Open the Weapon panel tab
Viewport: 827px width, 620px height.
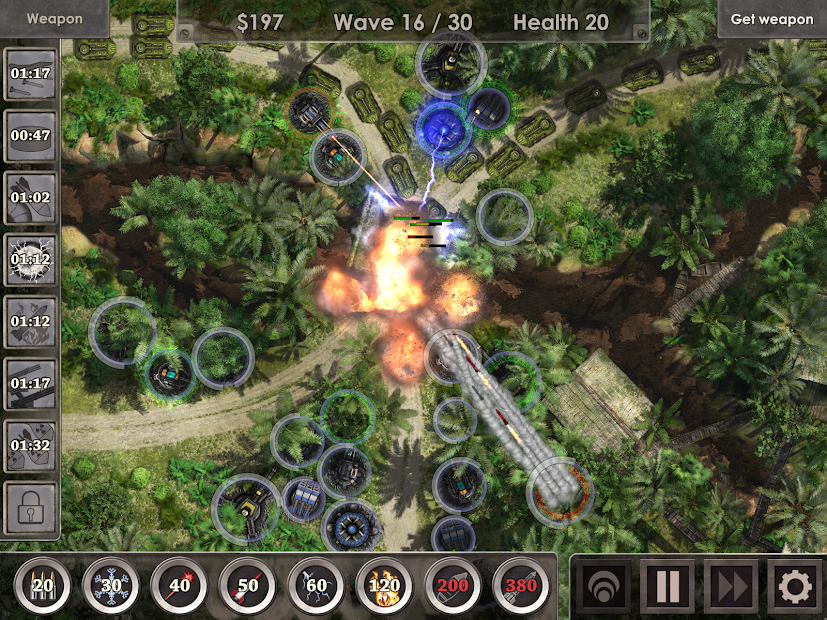click(x=54, y=19)
